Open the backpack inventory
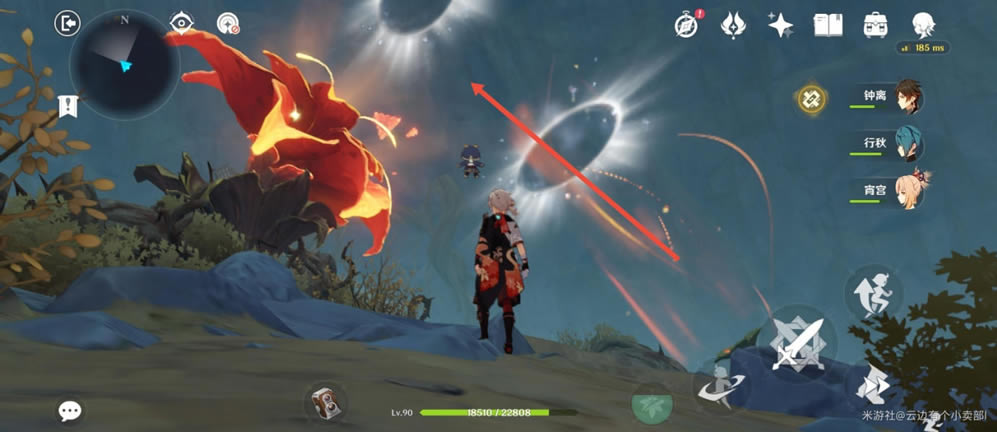This screenshot has height=432, width=997. pyautogui.click(x=876, y=24)
